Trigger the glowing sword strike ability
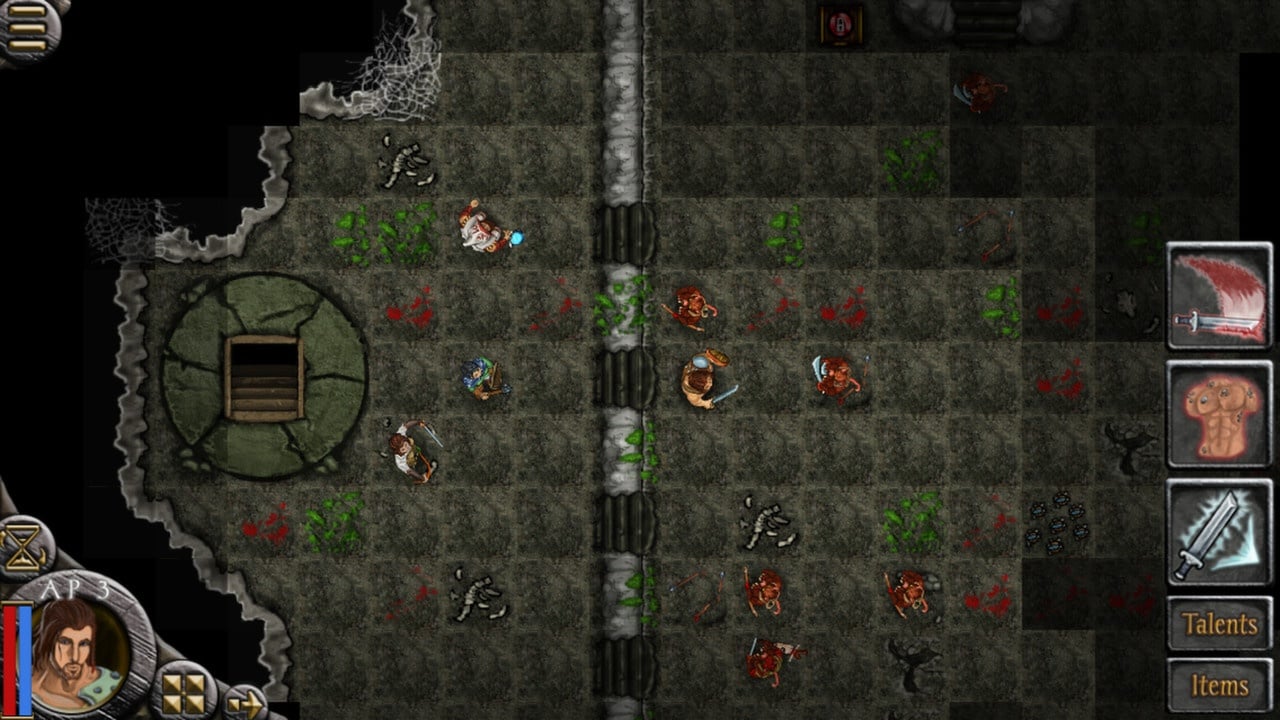Image resolution: width=1280 pixels, height=720 pixels. tap(1219, 532)
